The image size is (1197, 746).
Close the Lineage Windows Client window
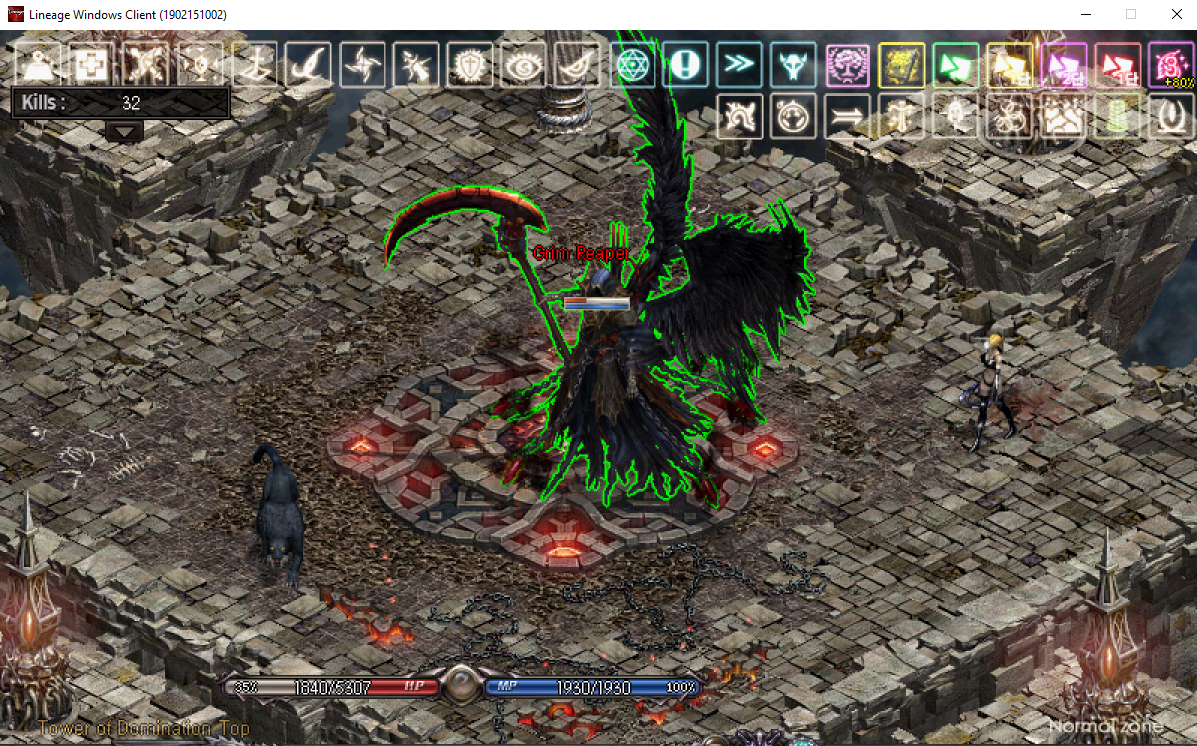1173,14
